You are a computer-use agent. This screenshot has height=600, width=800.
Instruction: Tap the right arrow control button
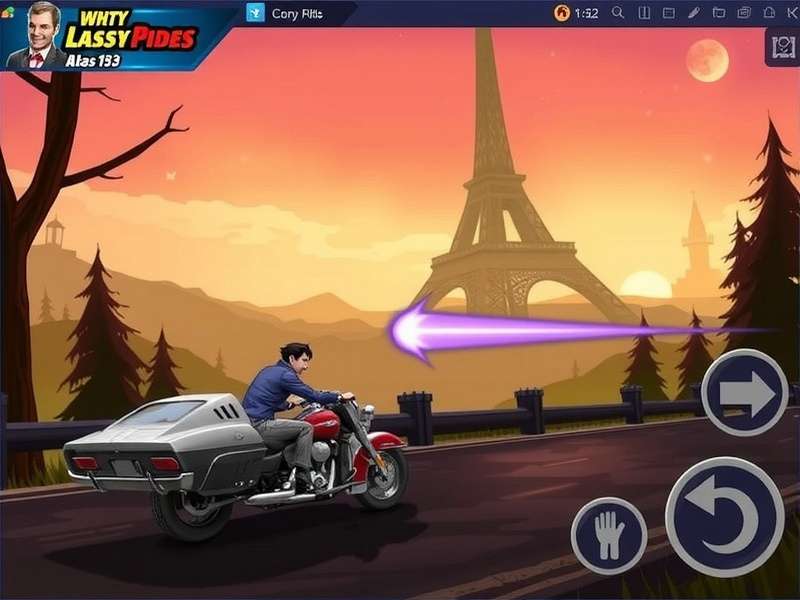744,392
